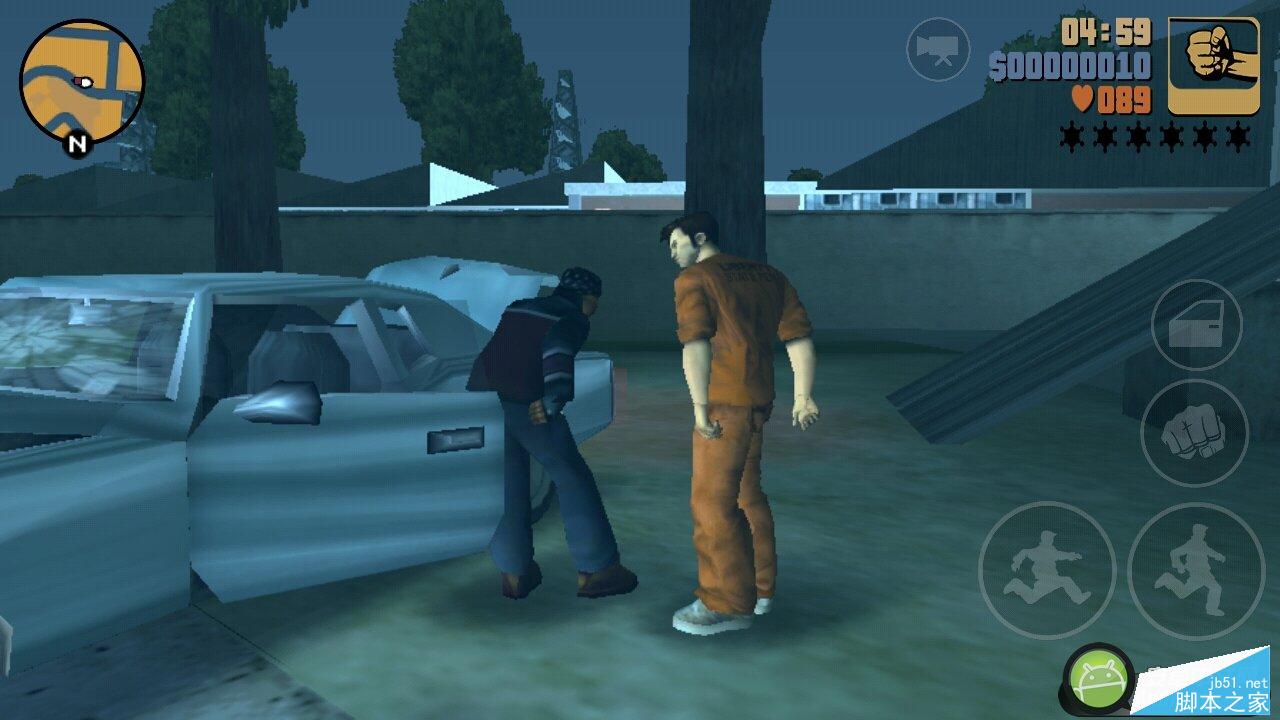
Task: Select the fist weapon icon
Action: [1213, 65]
